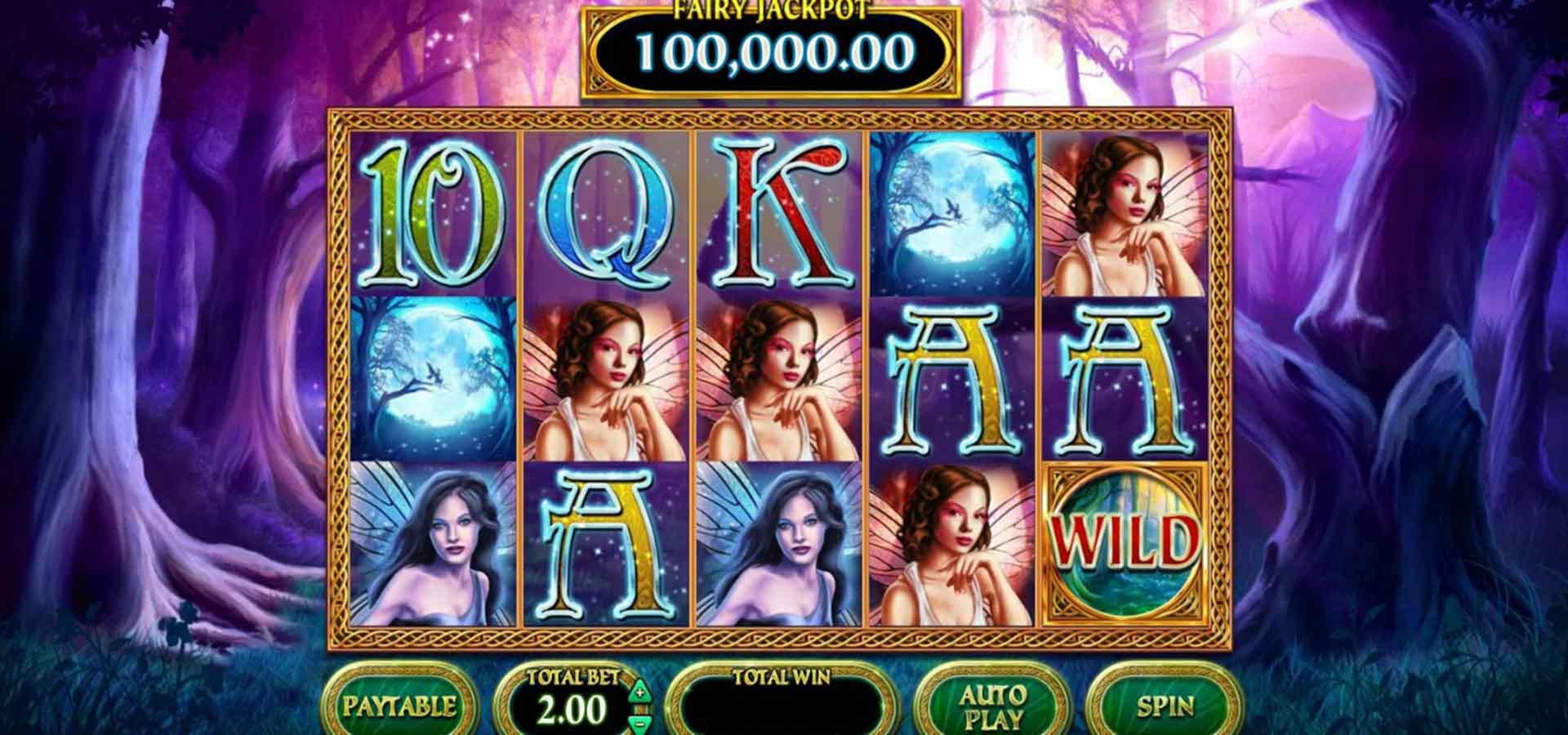Click the Fairy Jackpot 100,000.00 banner

773,49
